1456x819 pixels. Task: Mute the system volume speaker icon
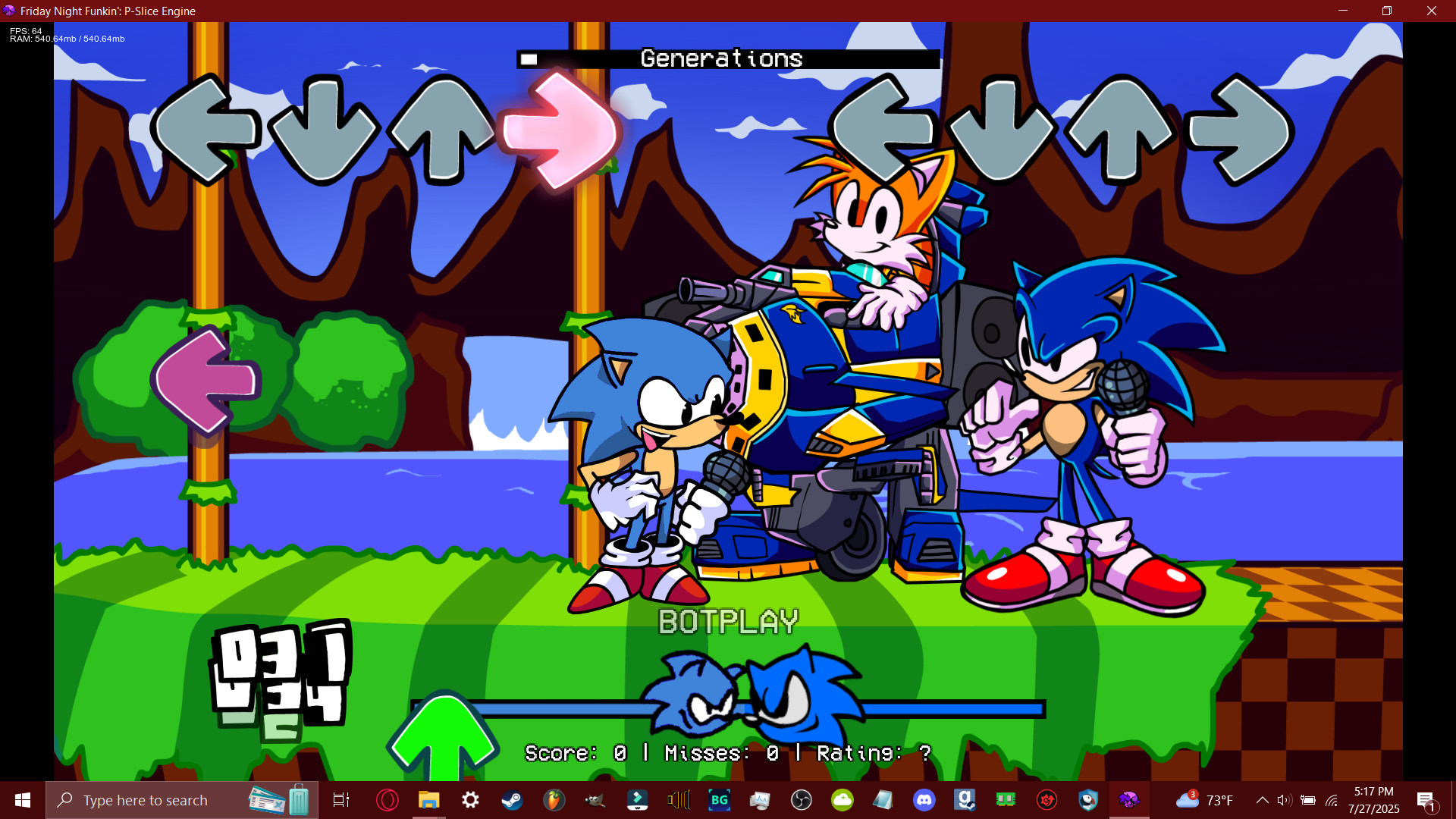(x=1284, y=799)
